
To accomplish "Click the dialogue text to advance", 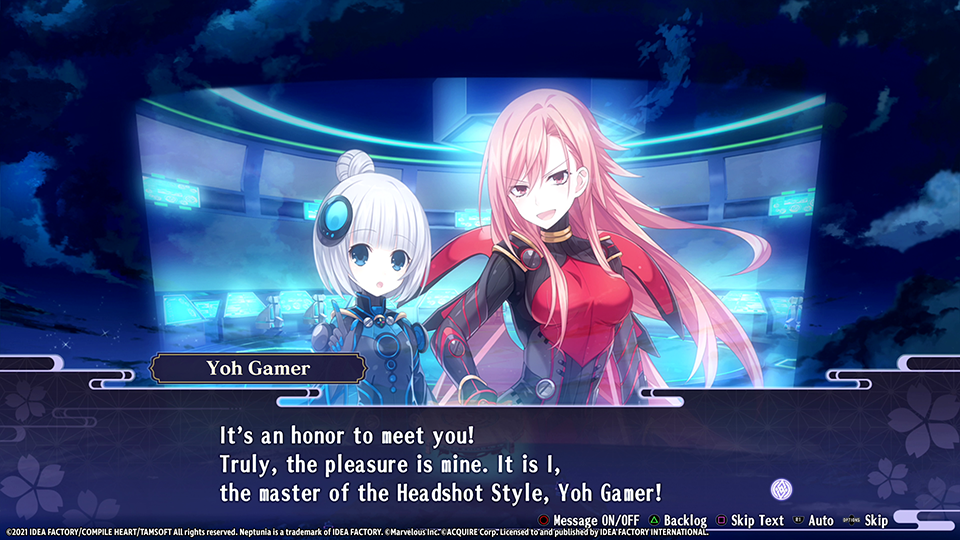I will 441,465.
